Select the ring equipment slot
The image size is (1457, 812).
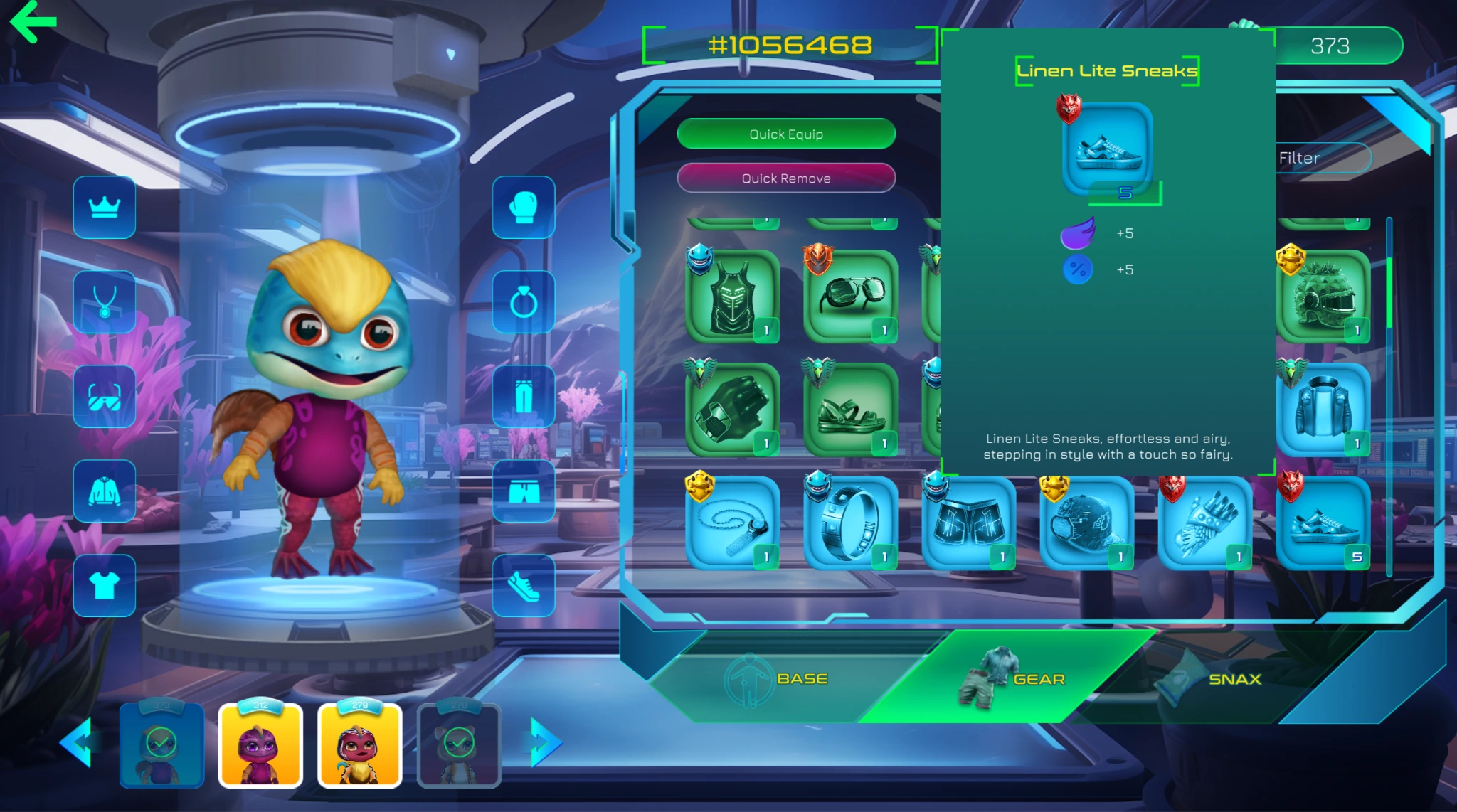524,301
